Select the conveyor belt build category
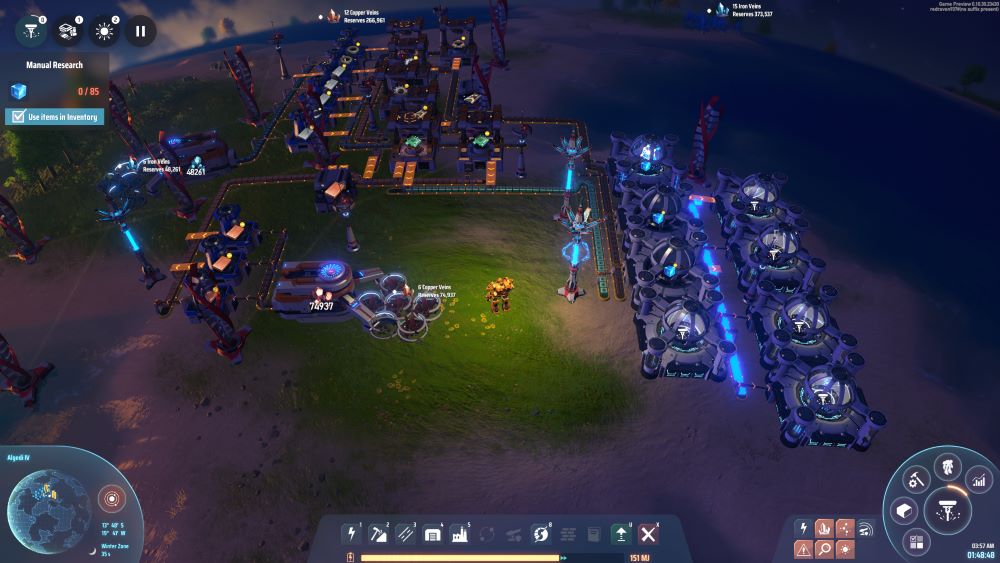This screenshot has width=1000, height=563. pyautogui.click(x=405, y=534)
